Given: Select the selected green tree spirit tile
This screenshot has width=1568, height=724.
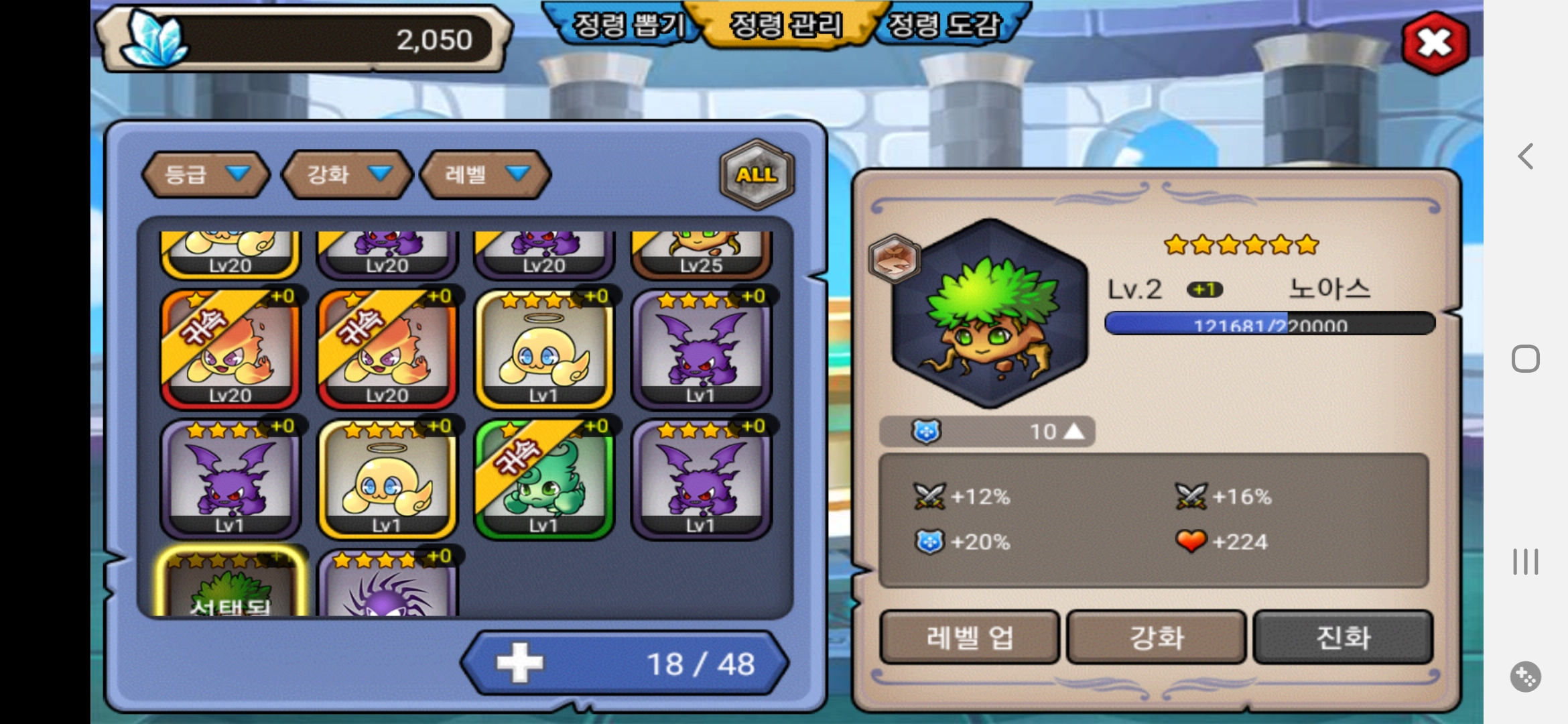Looking at the screenshot, I should tap(231, 583).
